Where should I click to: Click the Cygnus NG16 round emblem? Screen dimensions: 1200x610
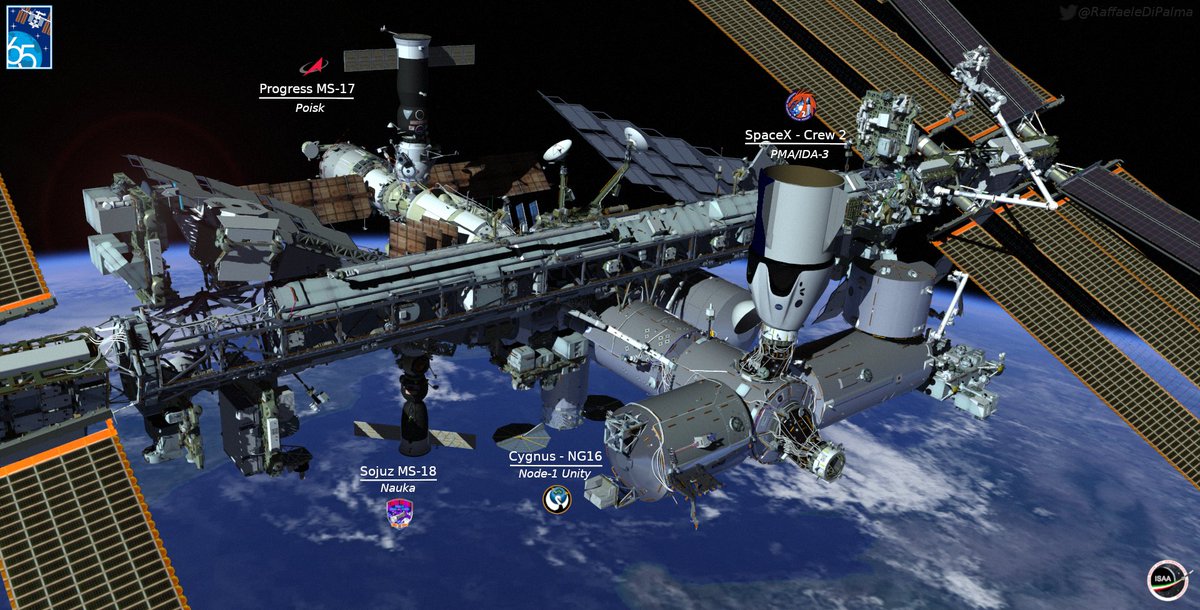tap(557, 499)
